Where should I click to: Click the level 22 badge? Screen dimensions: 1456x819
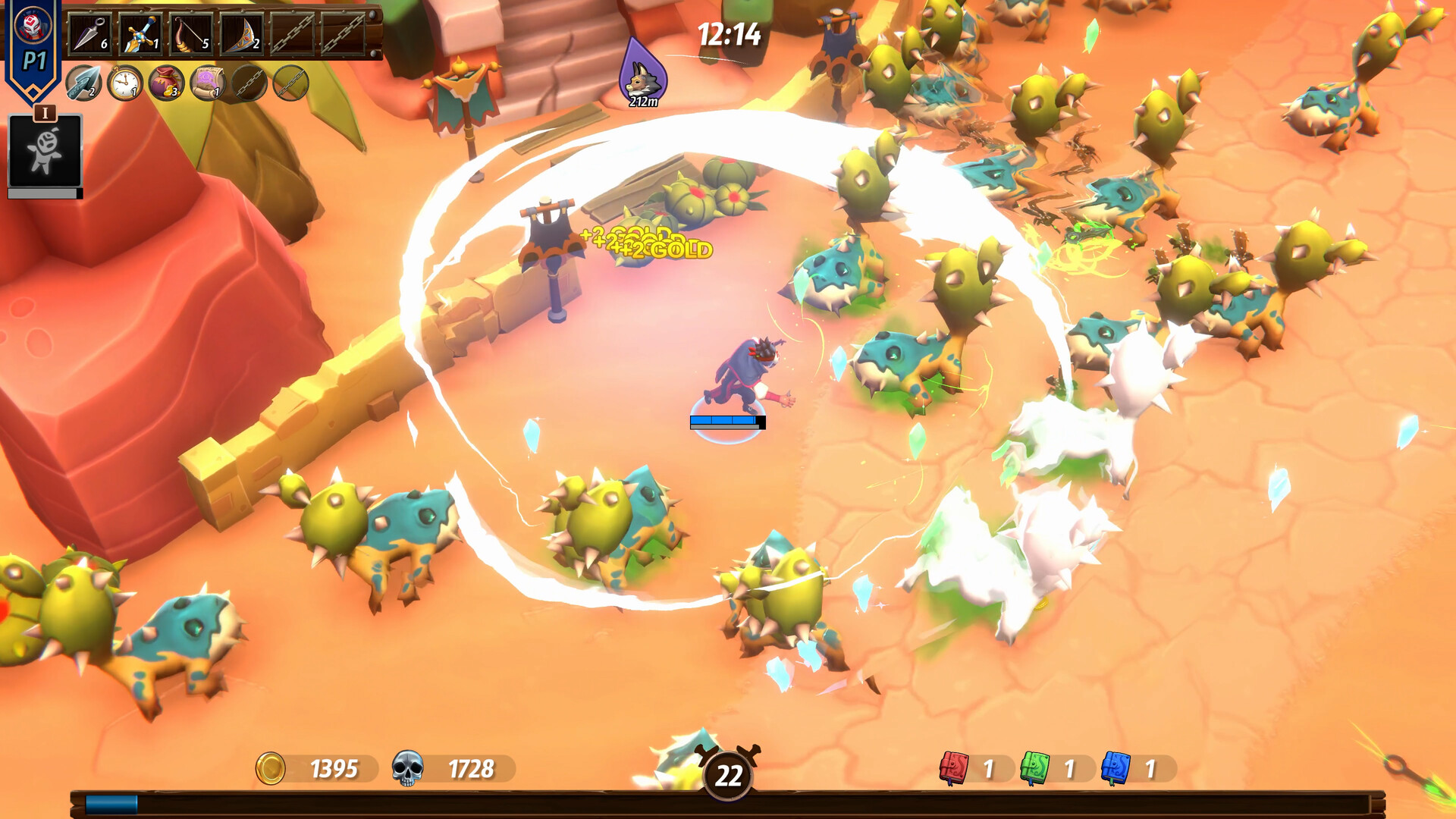728,774
